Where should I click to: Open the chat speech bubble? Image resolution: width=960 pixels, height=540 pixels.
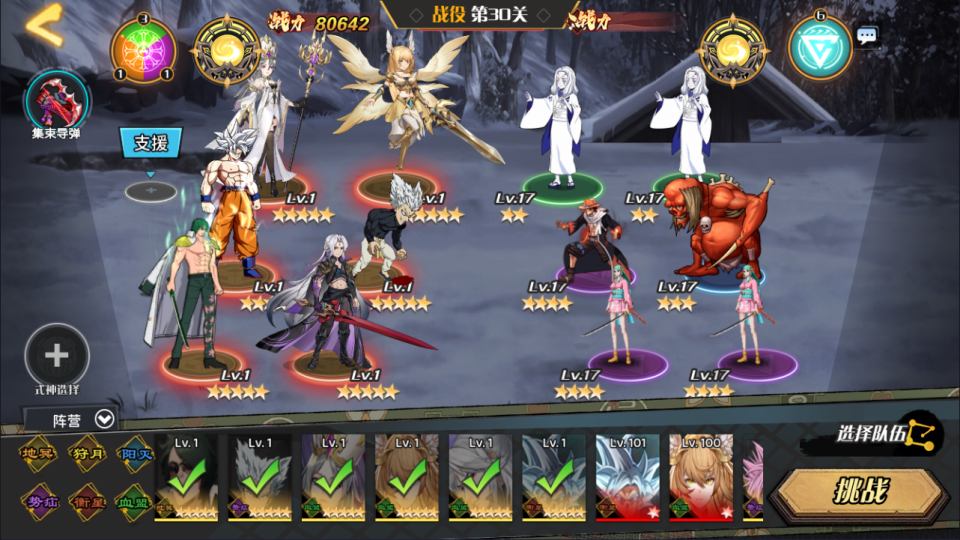867,36
